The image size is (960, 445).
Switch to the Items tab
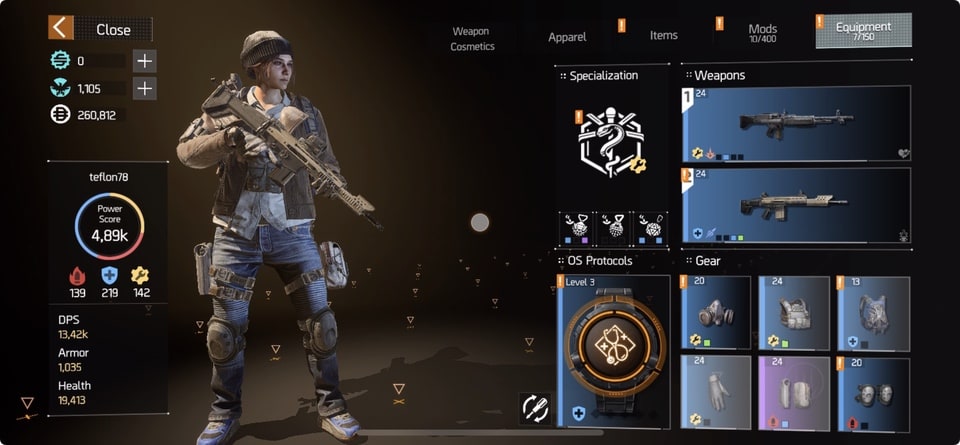663,35
